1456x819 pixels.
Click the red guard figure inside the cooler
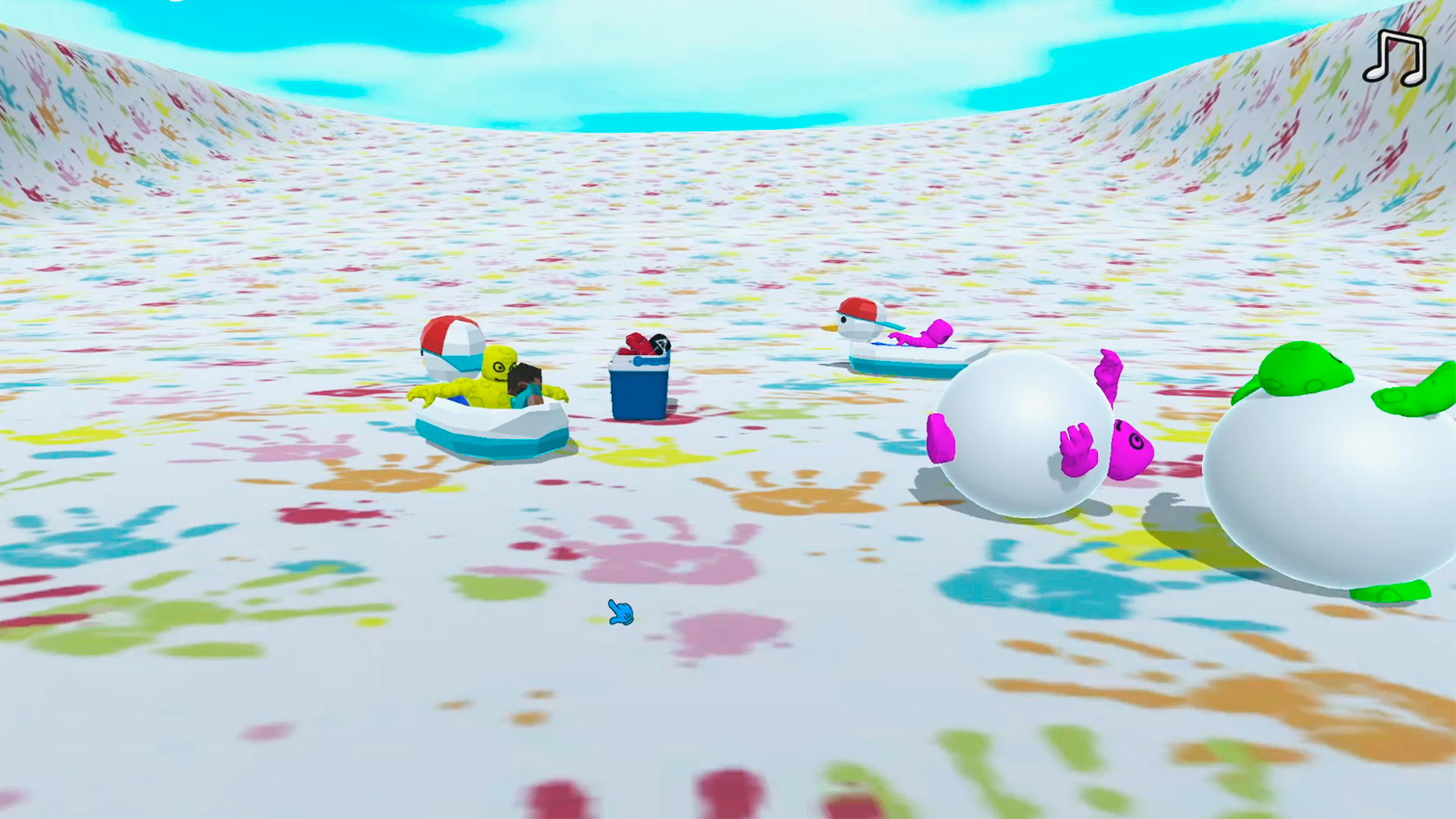click(635, 341)
